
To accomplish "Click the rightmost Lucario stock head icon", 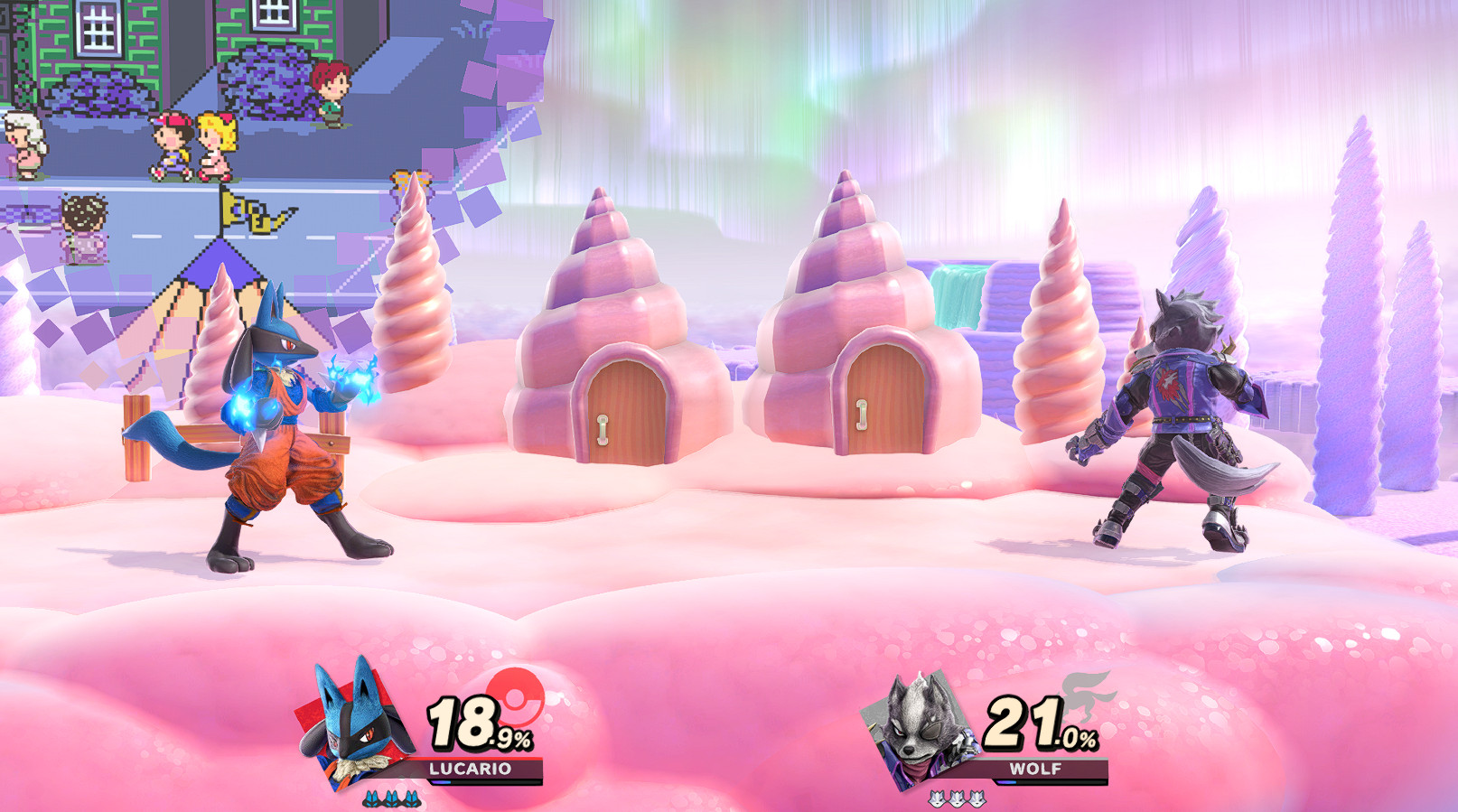I will [x=412, y=798].
